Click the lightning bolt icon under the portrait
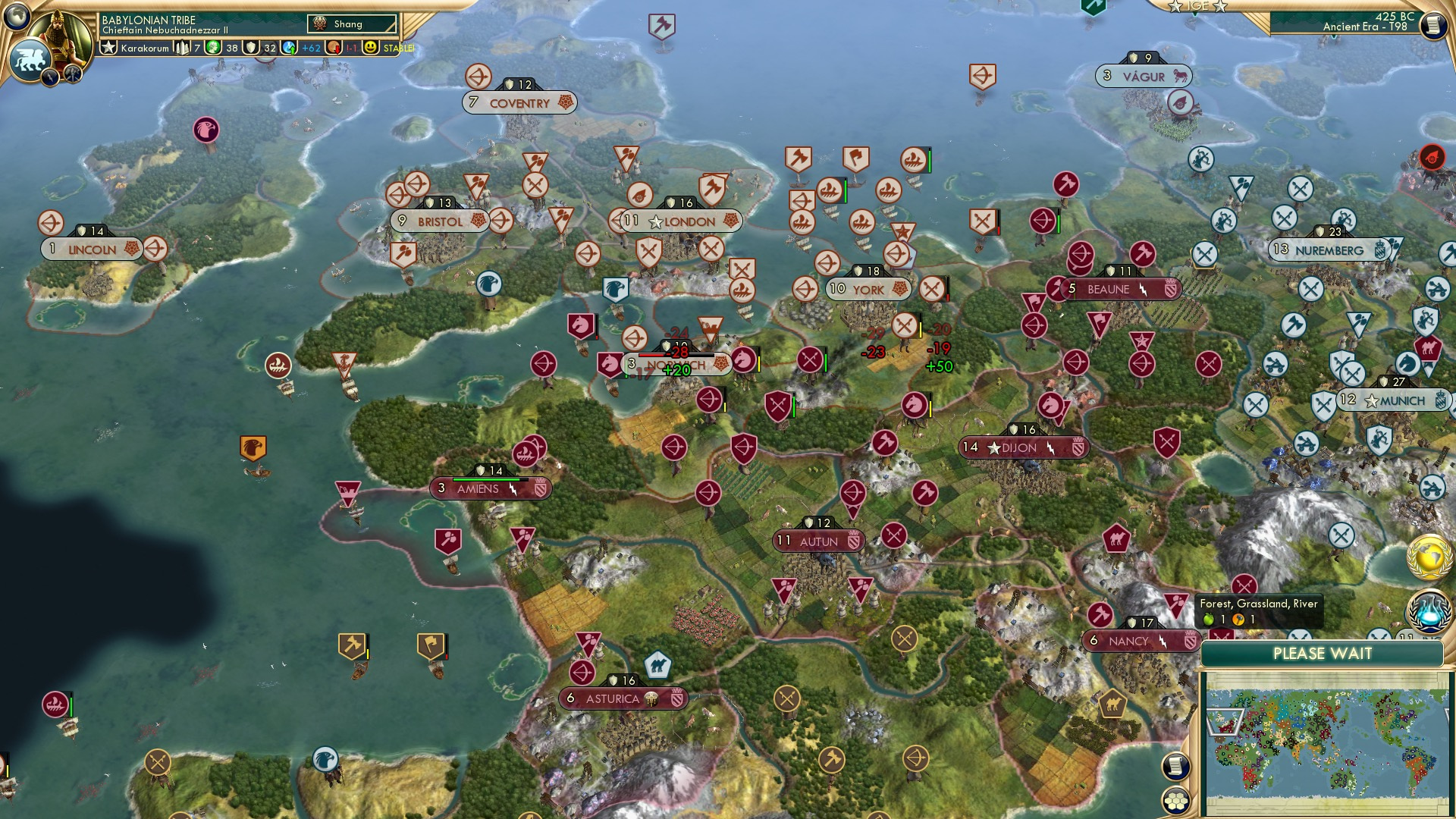This screenshot has width=1456, height=819. point(50,78)
